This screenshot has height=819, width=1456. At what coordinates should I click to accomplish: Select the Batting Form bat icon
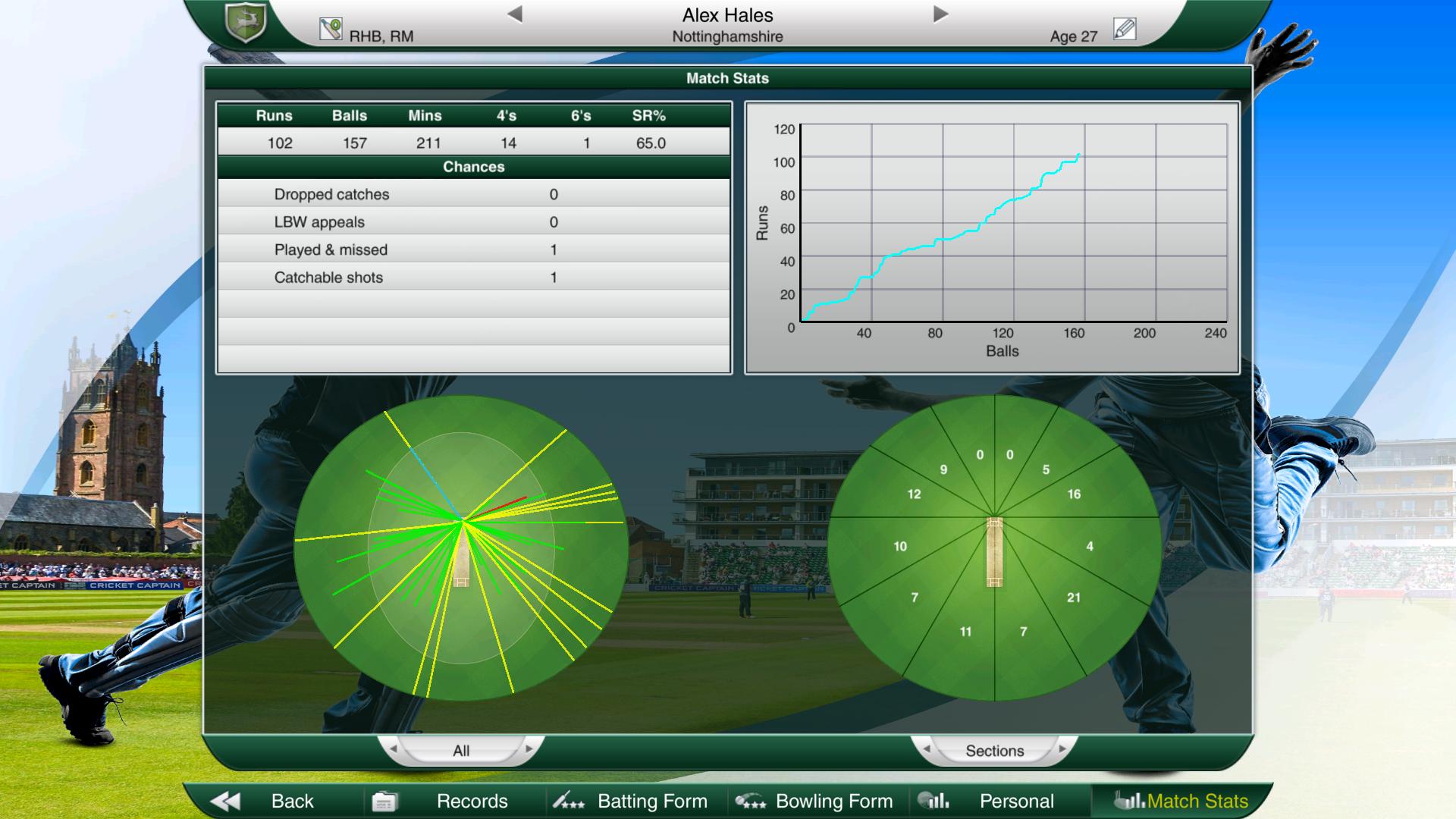[x=567, y=801]
